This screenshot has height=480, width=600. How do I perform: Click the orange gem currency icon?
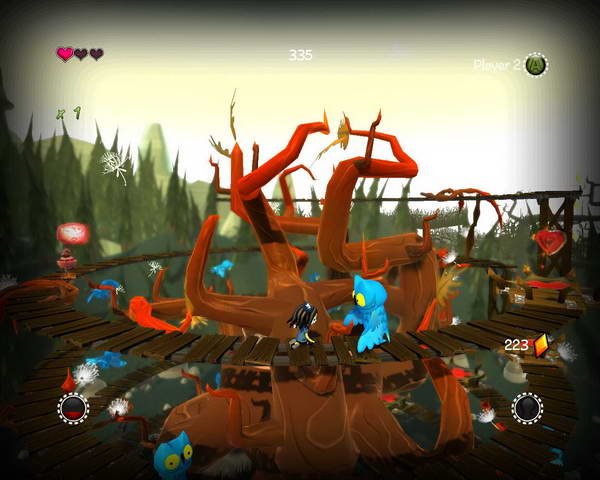[x=541, y=345]
